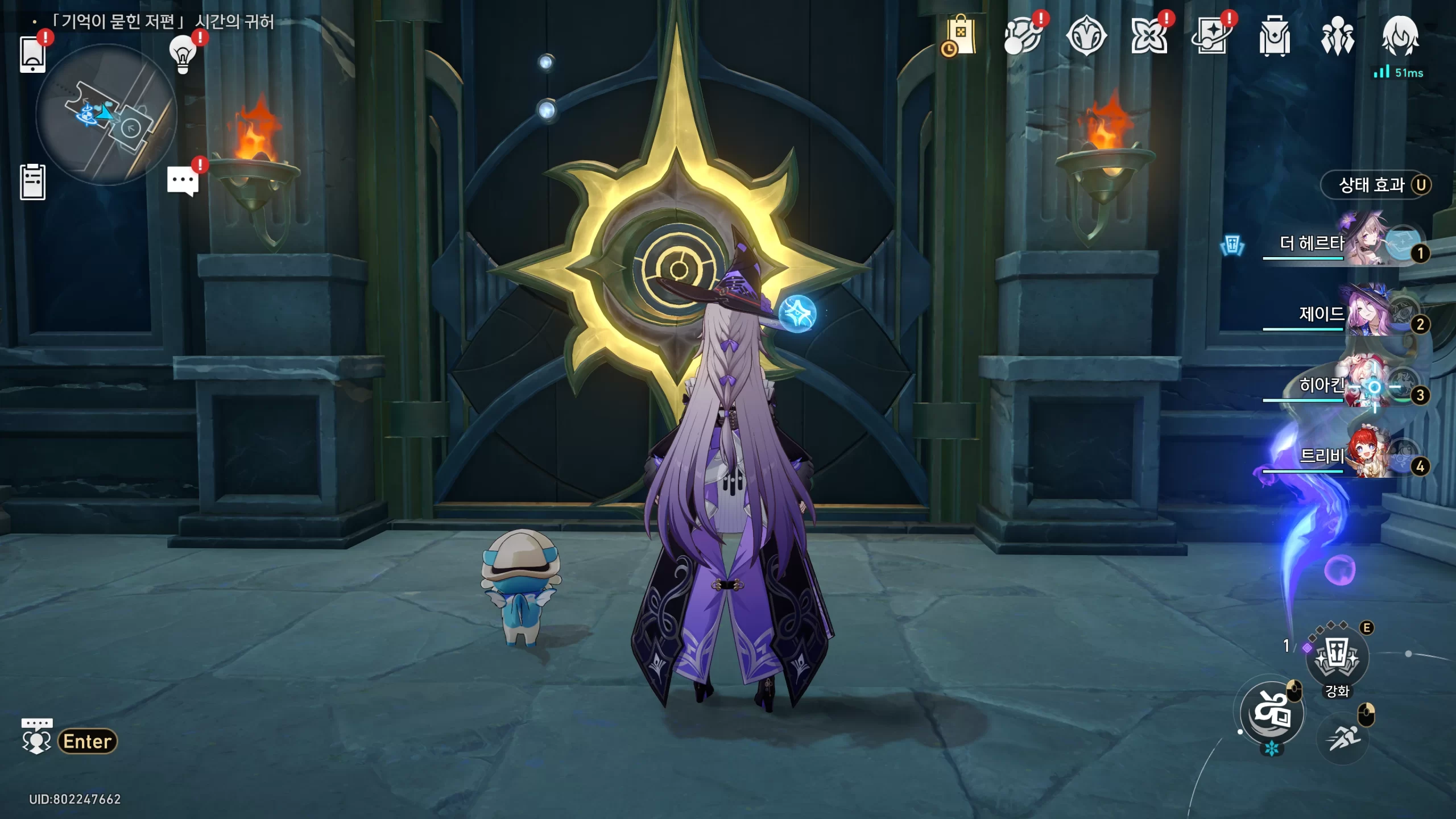Toggle the sprint running figure icon
Image resolution: width=1456 pixels, height=819 pixels.
(1343, 738)
